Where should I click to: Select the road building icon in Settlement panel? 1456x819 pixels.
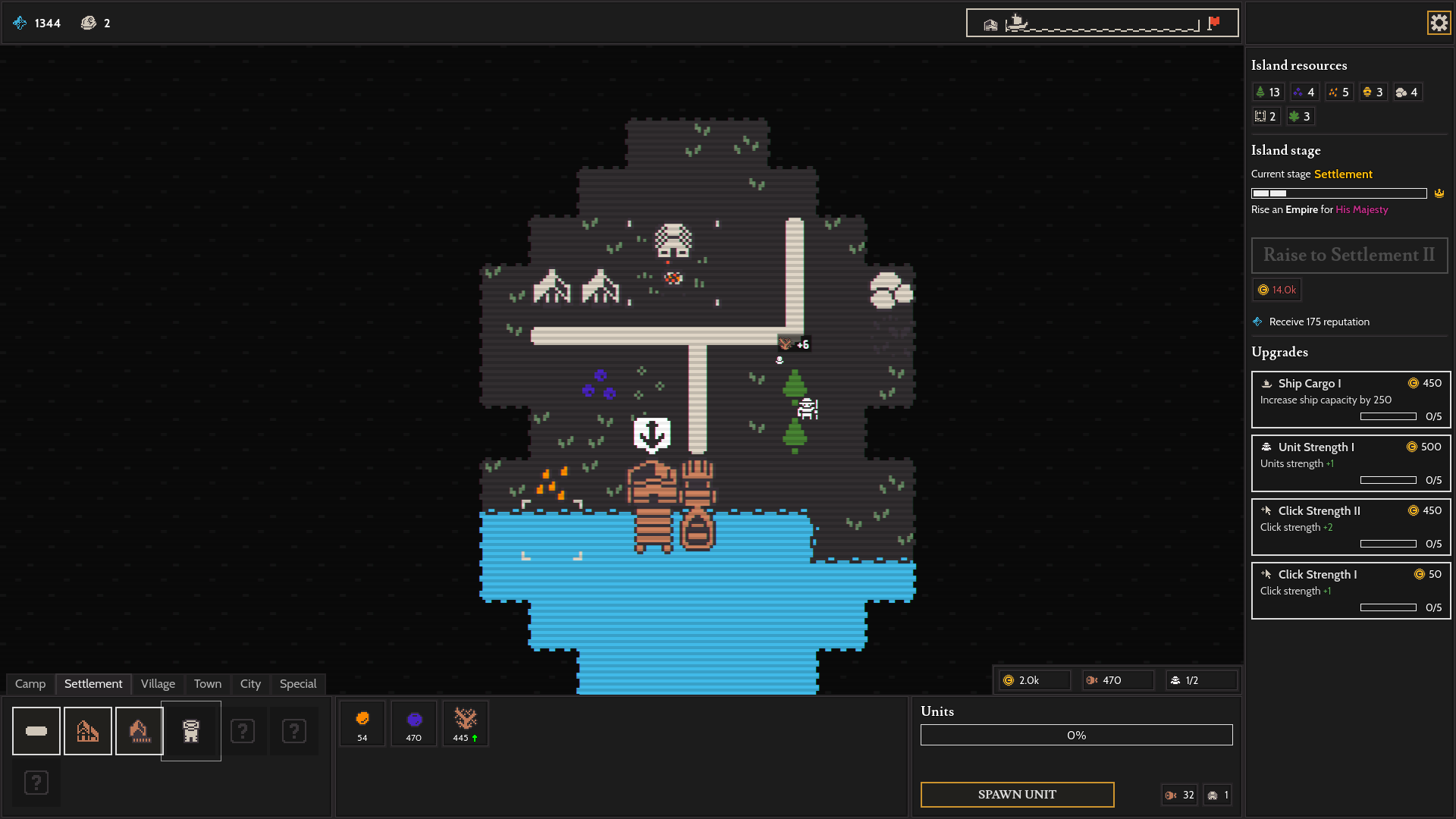click(36, 730)
